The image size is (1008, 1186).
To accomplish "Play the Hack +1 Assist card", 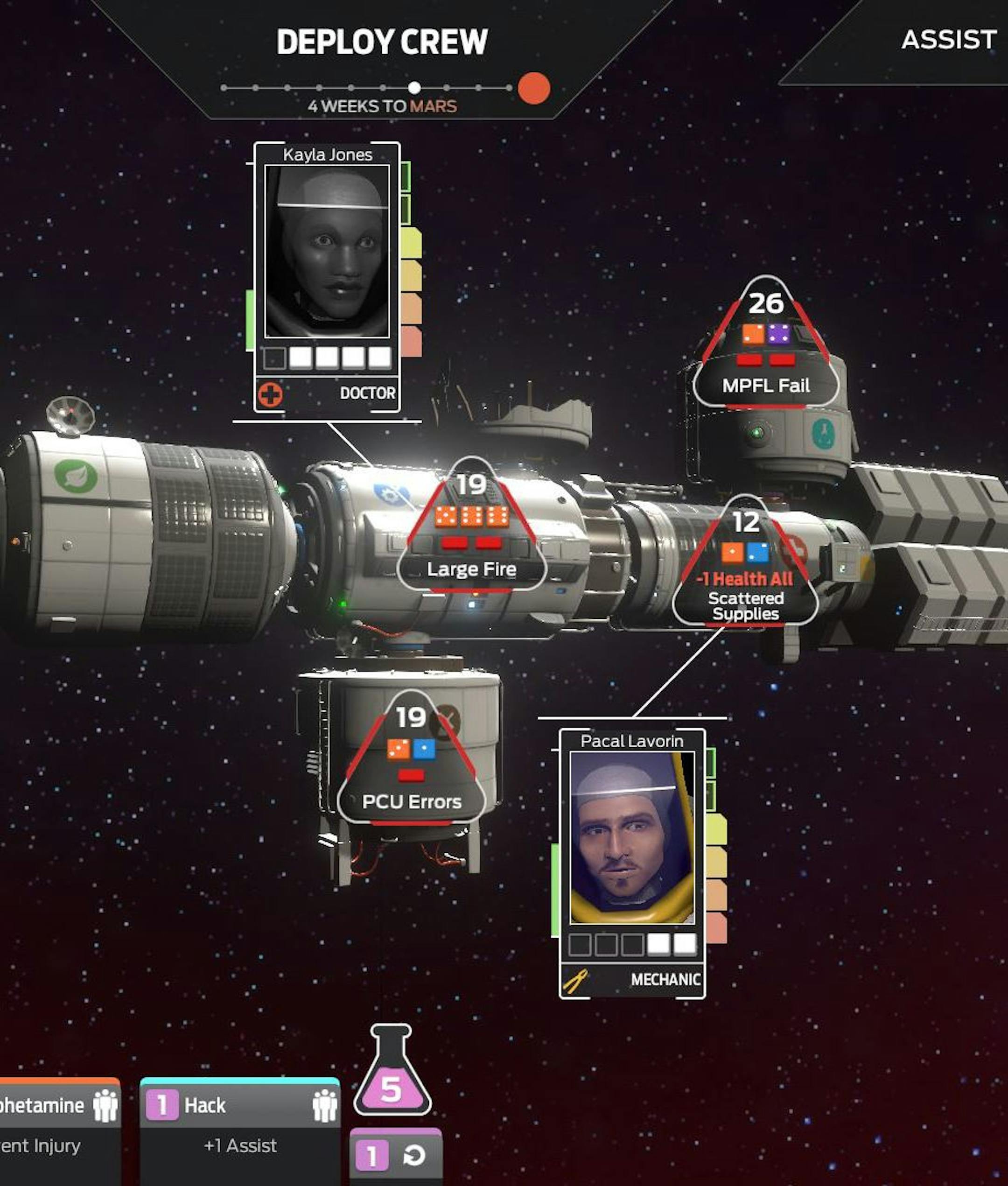I will 240,1129.
